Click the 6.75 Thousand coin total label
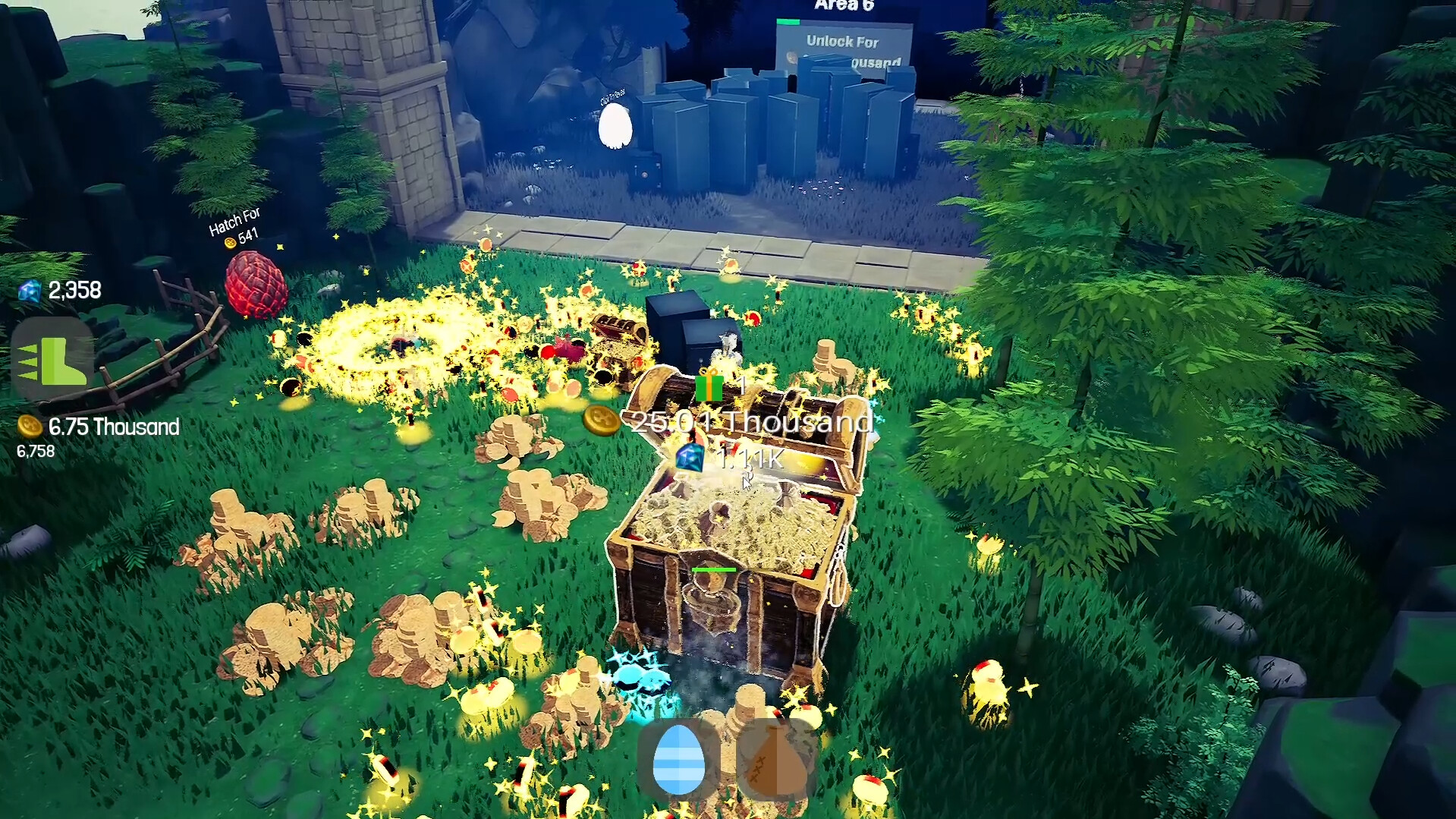Image resolution: width=1456 pixels, height=819 pixels. tap(112, 427)
